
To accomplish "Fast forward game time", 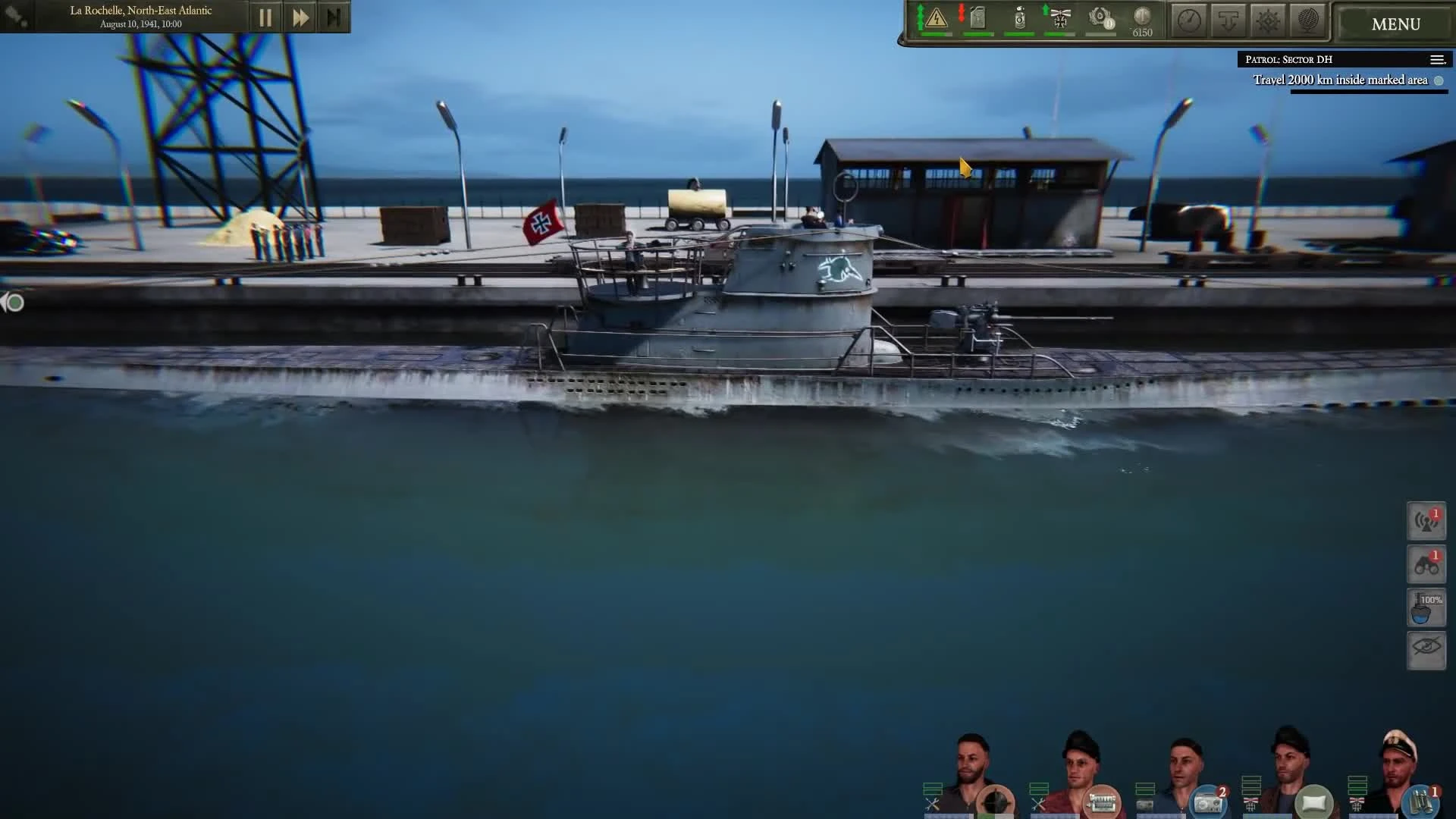I will coord(300,17).
